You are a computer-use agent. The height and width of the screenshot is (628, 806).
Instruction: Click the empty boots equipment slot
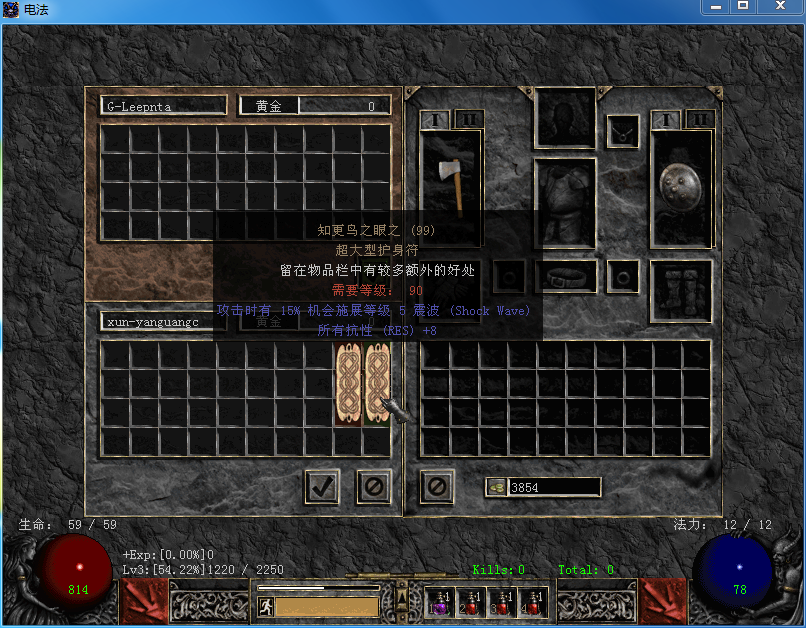click(x=681, y=291)
